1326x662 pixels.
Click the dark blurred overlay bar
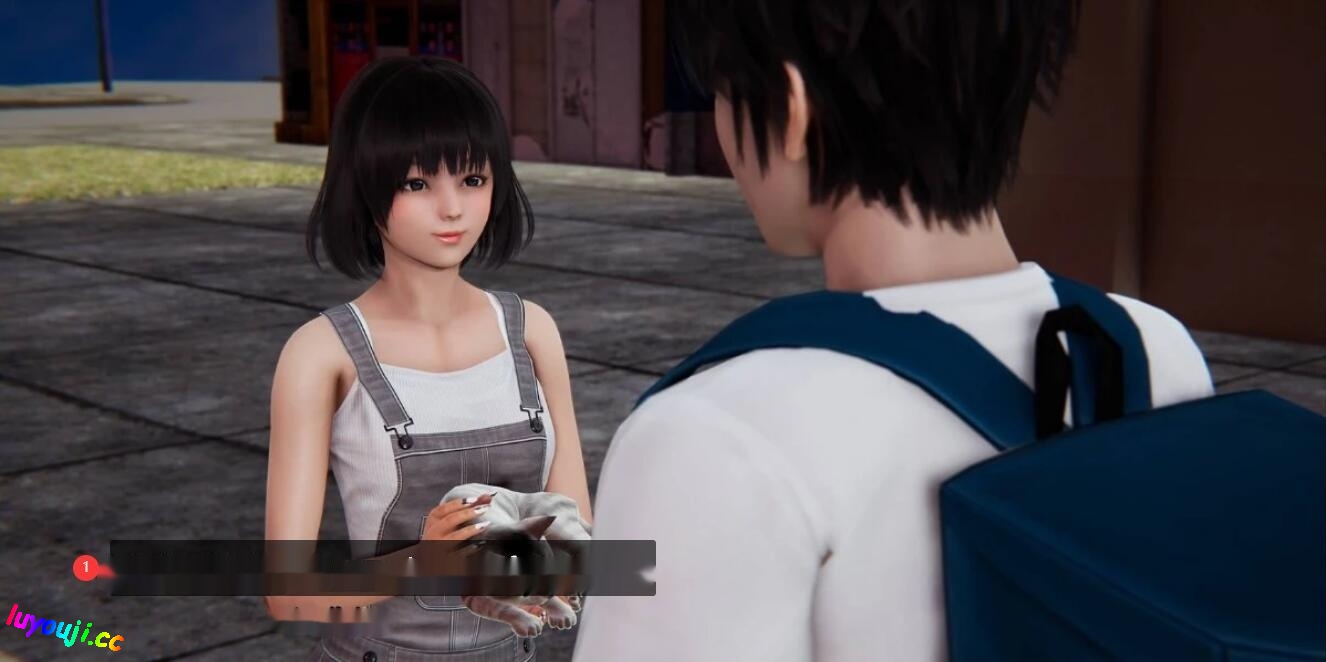tap(383, 568)
